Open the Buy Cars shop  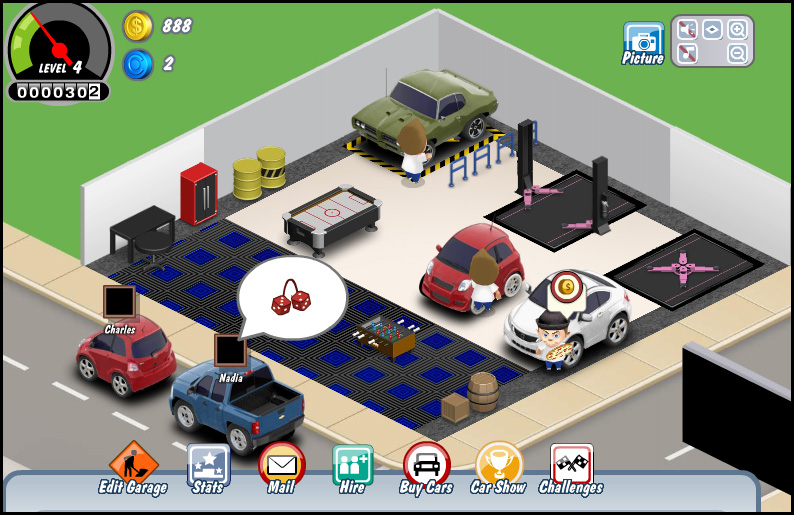tap(426, 466)
